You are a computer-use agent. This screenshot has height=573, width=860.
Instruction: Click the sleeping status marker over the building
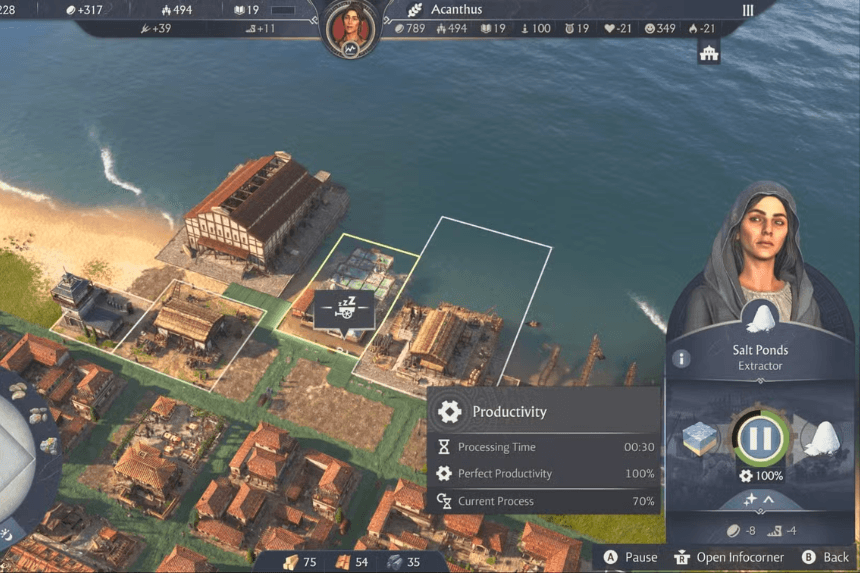pyautogui.click(x=344, y=309)
